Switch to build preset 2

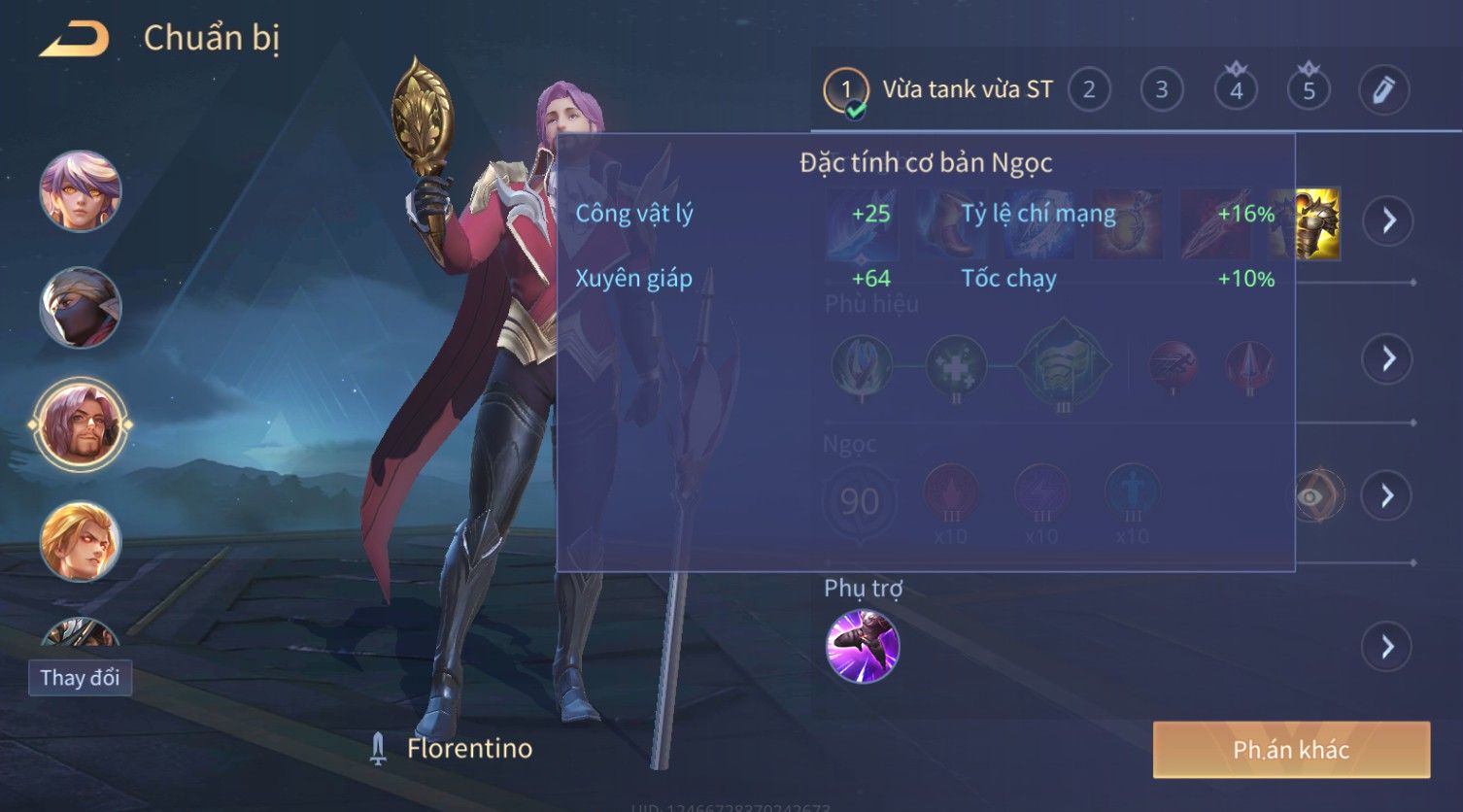click(1089, 90)
